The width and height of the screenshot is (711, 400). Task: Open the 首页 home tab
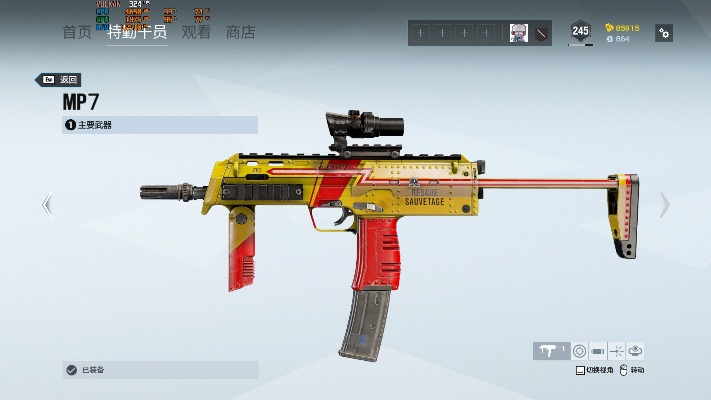[77, 32]
